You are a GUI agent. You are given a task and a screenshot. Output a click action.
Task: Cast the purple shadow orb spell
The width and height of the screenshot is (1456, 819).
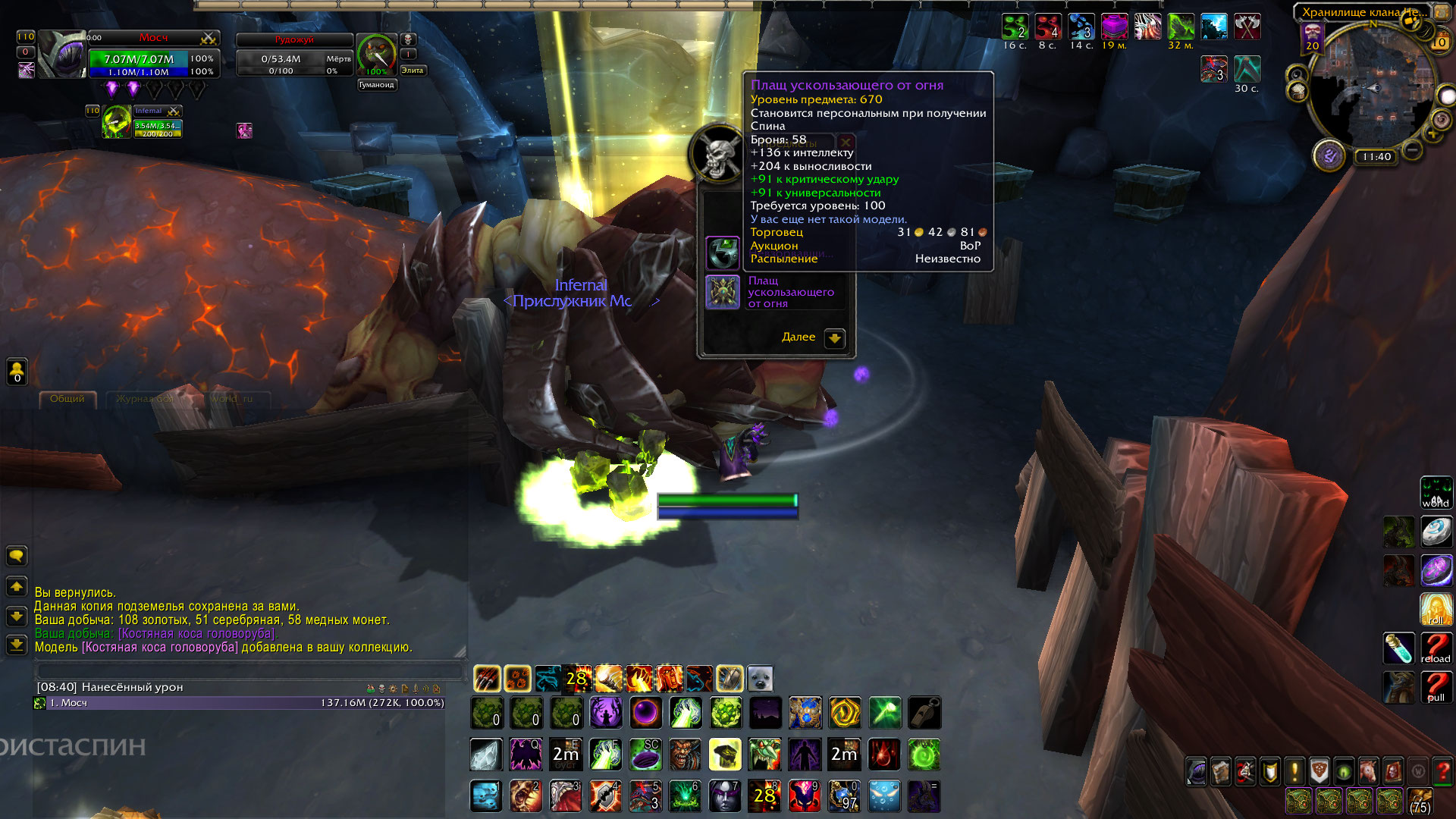click(x=645, y=713)
